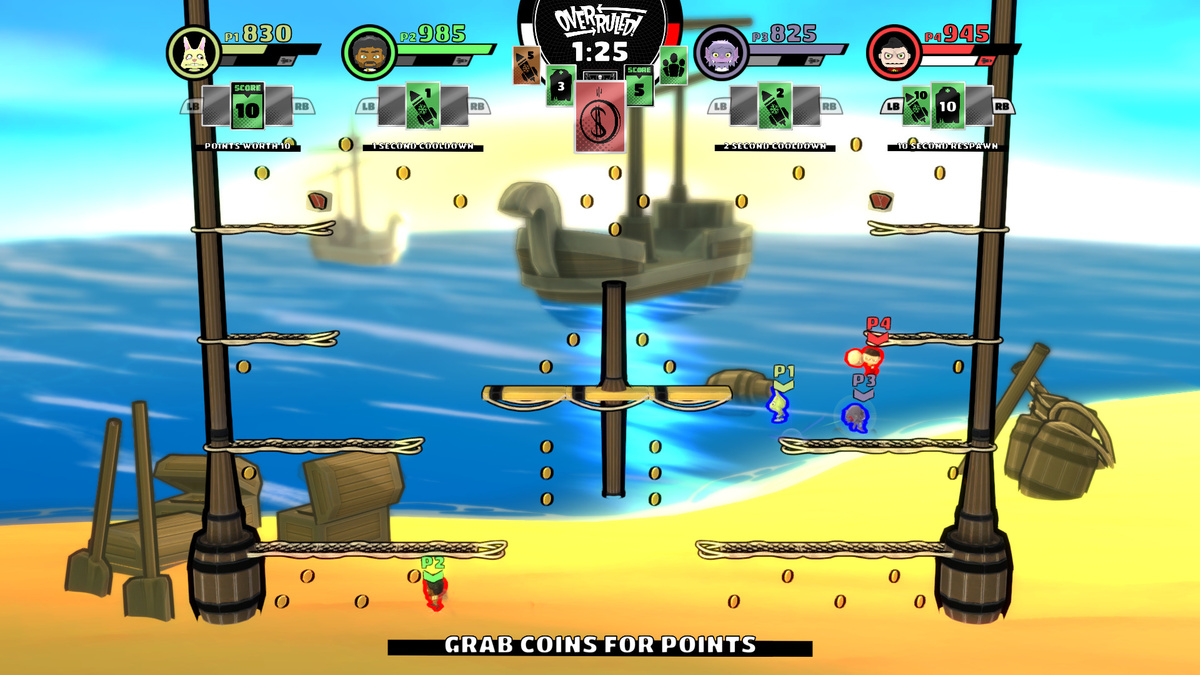Select P3's green rocket 2 card
1200x675 pixels.
pyautogui.click(x=775, y=105)
